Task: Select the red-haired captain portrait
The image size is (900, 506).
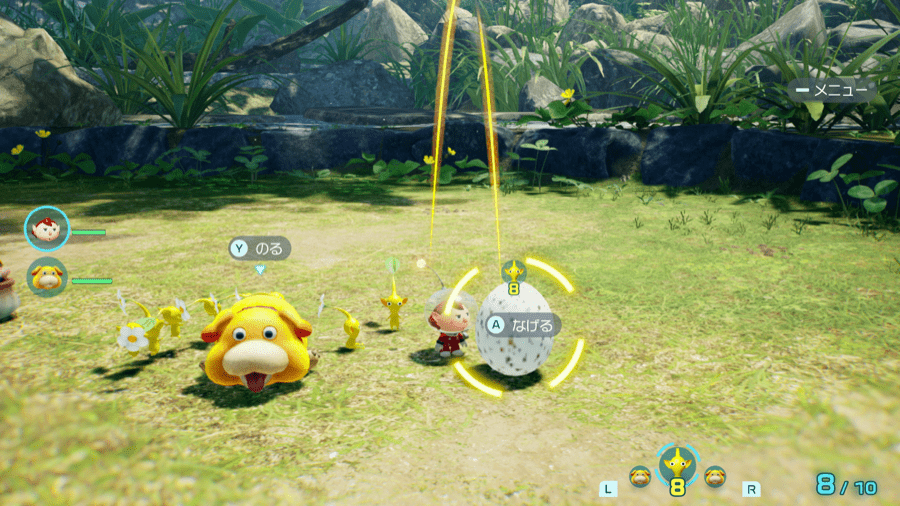Action: click(x=45, y=227)
